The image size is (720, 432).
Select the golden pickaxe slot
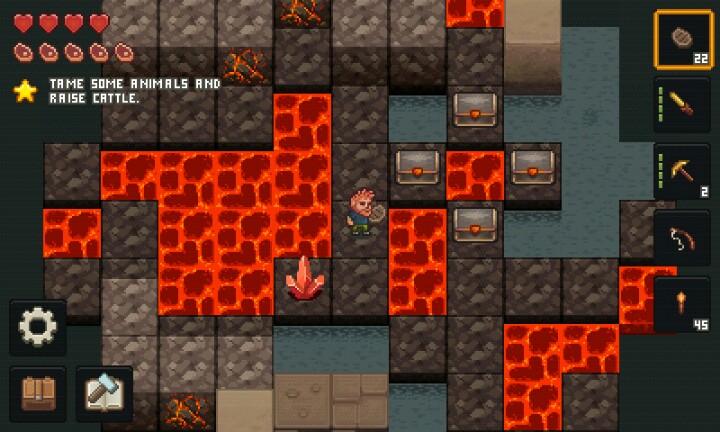683,172
